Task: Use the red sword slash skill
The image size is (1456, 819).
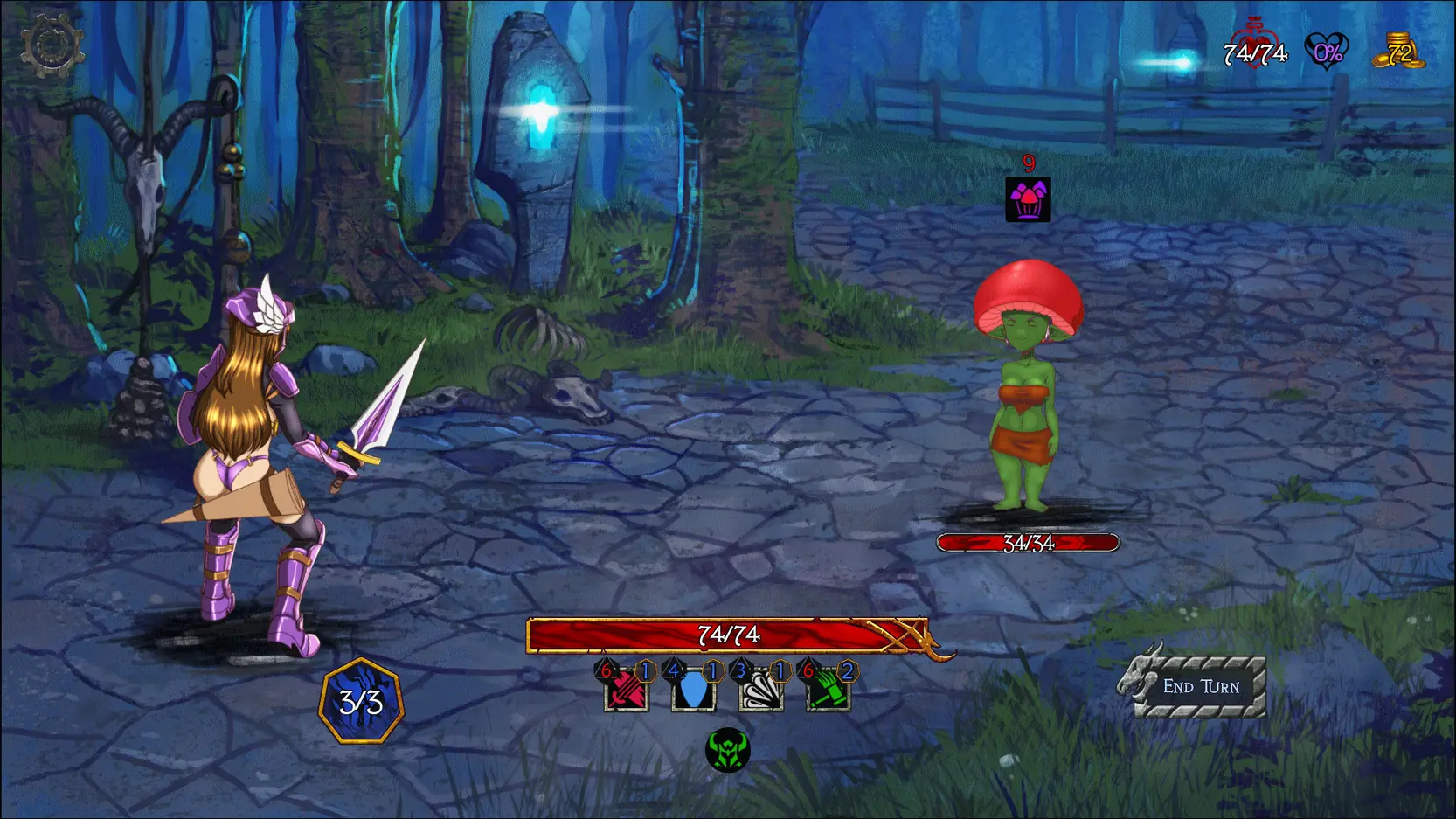Action: pos(627,691)
